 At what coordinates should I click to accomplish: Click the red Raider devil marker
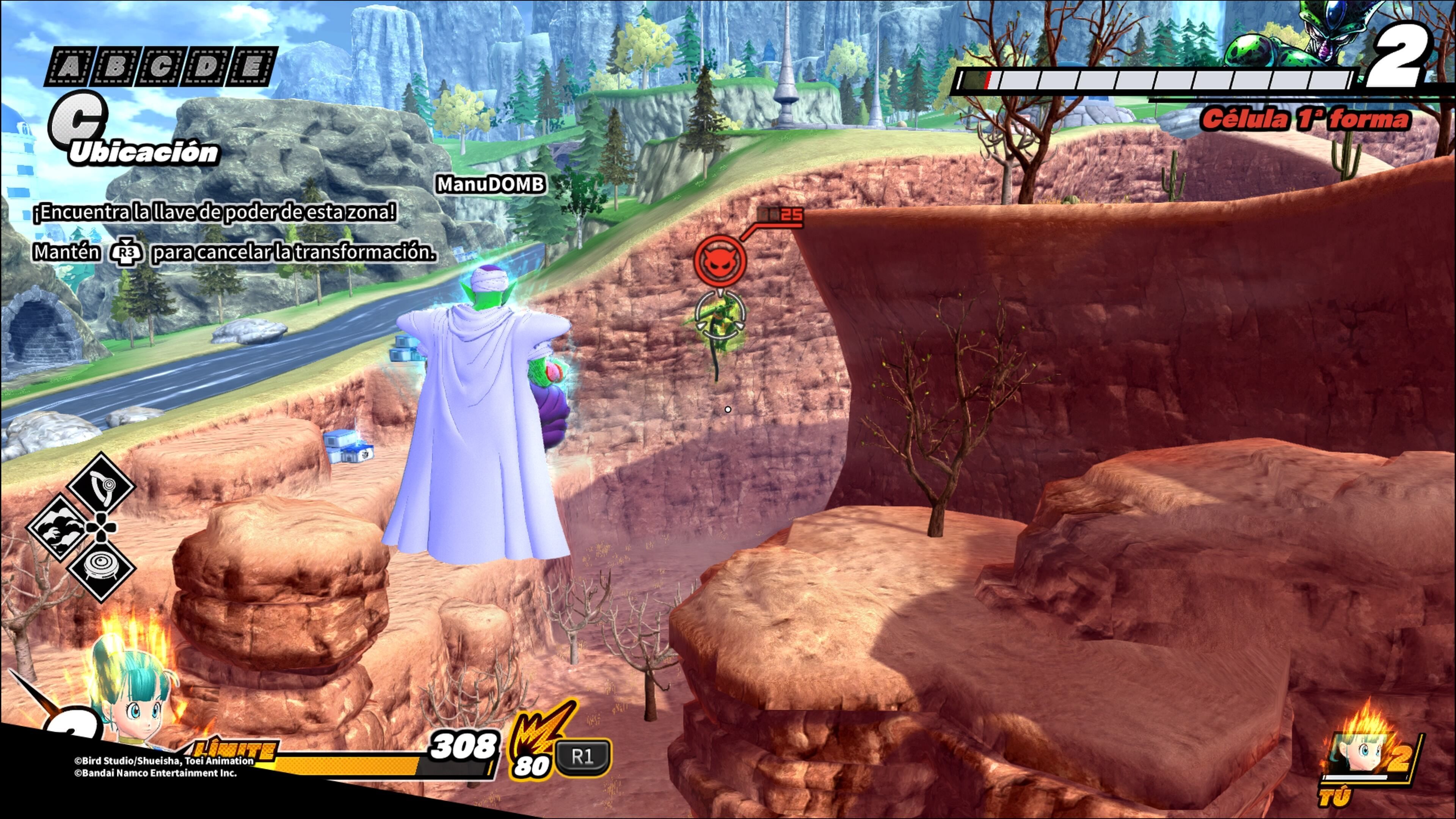(x=720, y=260)
